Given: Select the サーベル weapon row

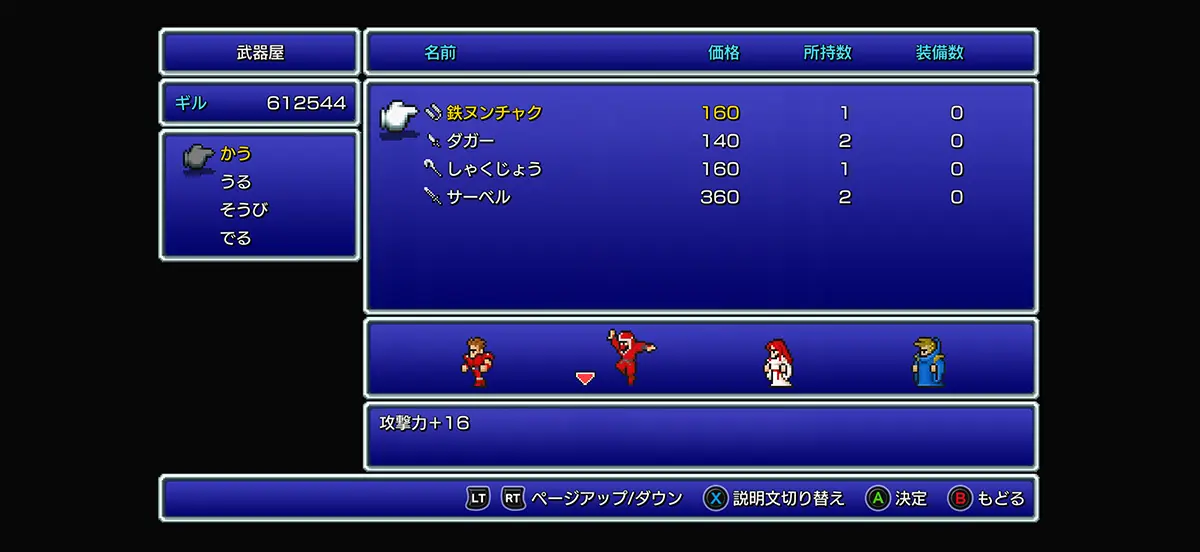Looking at the screenshot, I should coord(478,197).
